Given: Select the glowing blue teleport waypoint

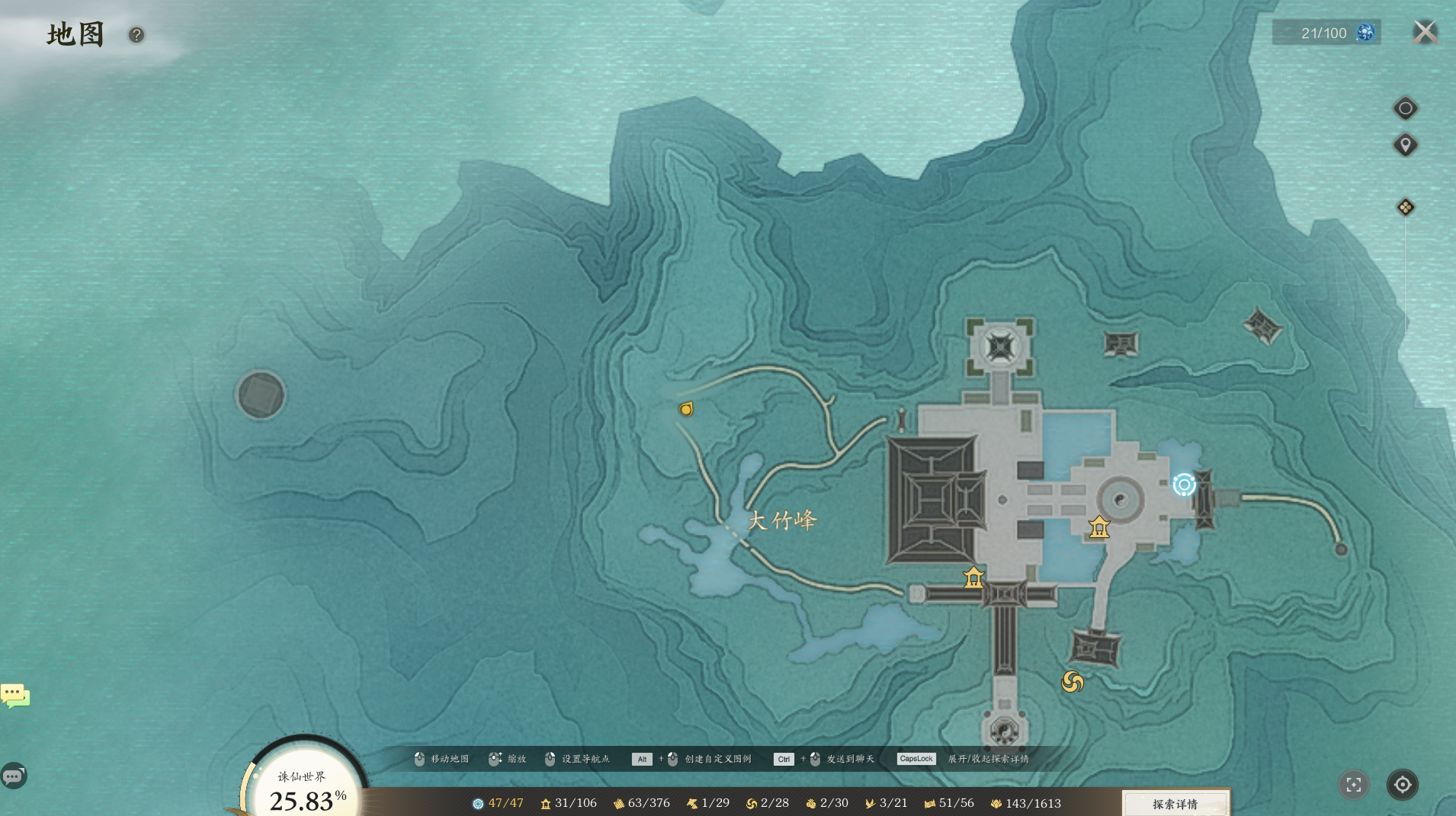Looking at the screenshot, I should (1184, 485).
